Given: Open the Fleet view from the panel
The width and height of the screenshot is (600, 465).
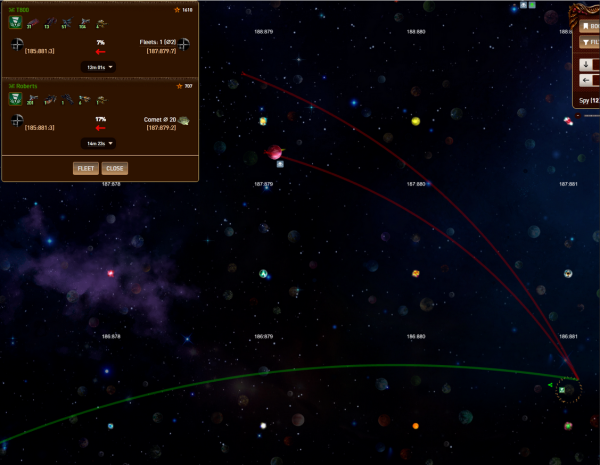Looking at the screenshot, I should (x=85, y=168).
